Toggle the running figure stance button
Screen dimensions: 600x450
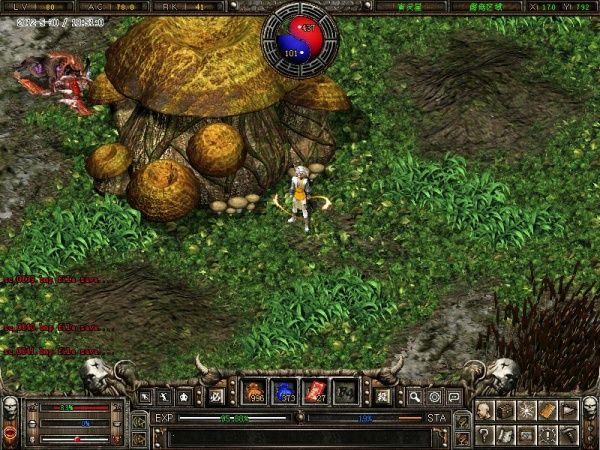click(x=166, y=397)
